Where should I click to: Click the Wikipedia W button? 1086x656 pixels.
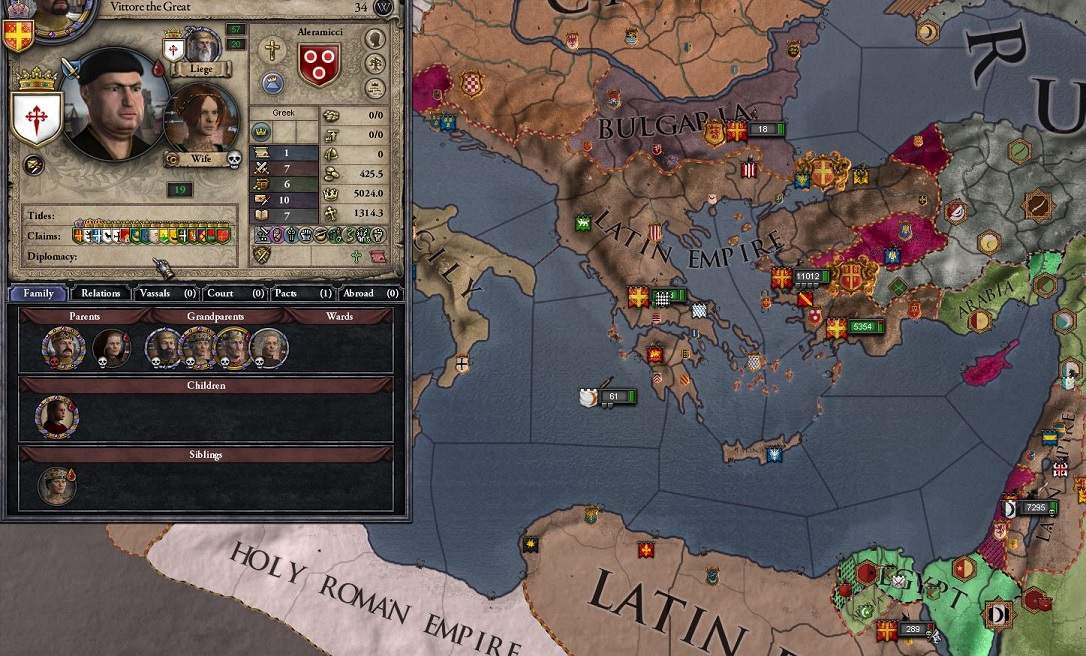[x=384, y=8]
